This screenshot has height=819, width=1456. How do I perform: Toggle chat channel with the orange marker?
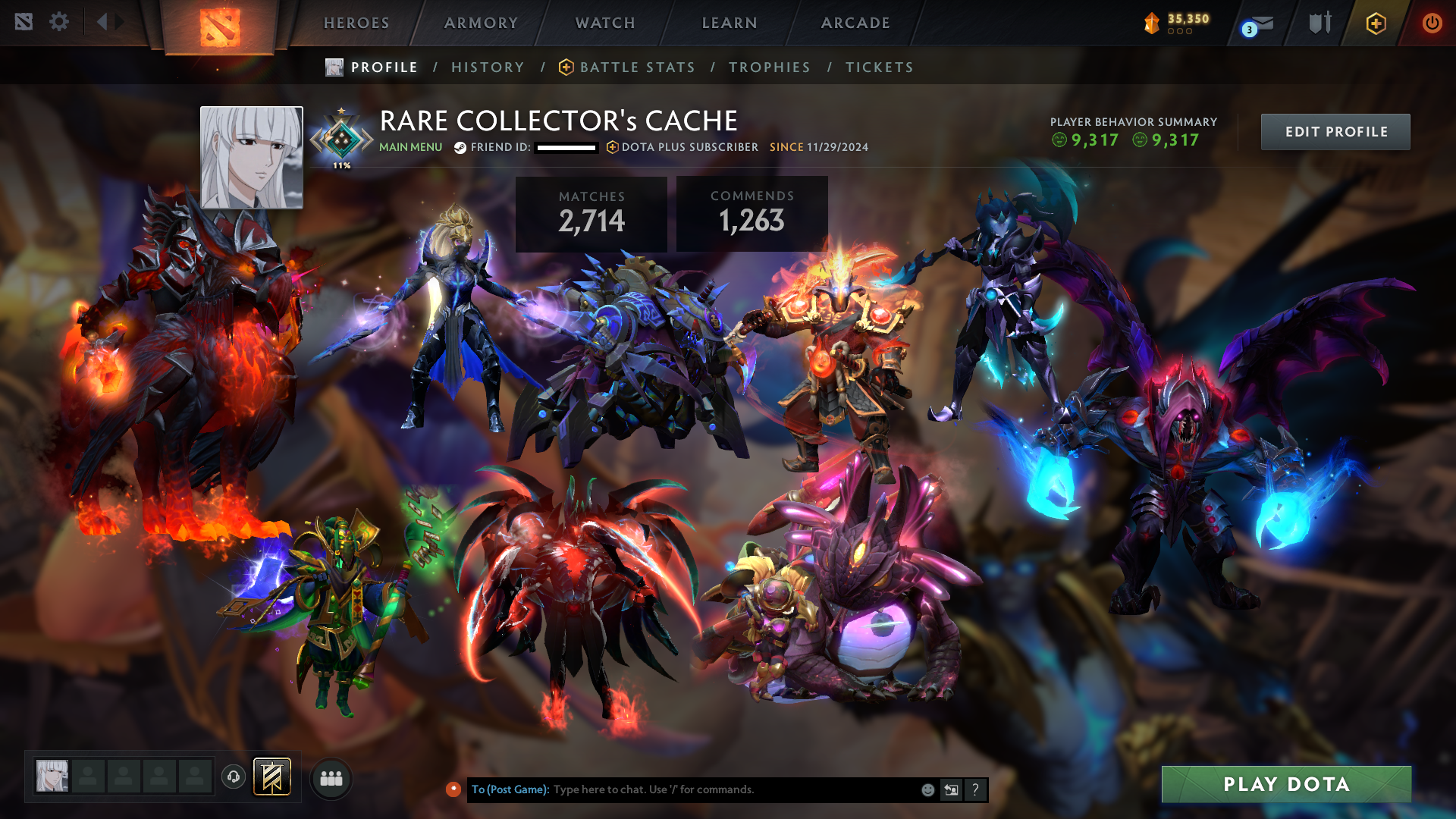453,789
